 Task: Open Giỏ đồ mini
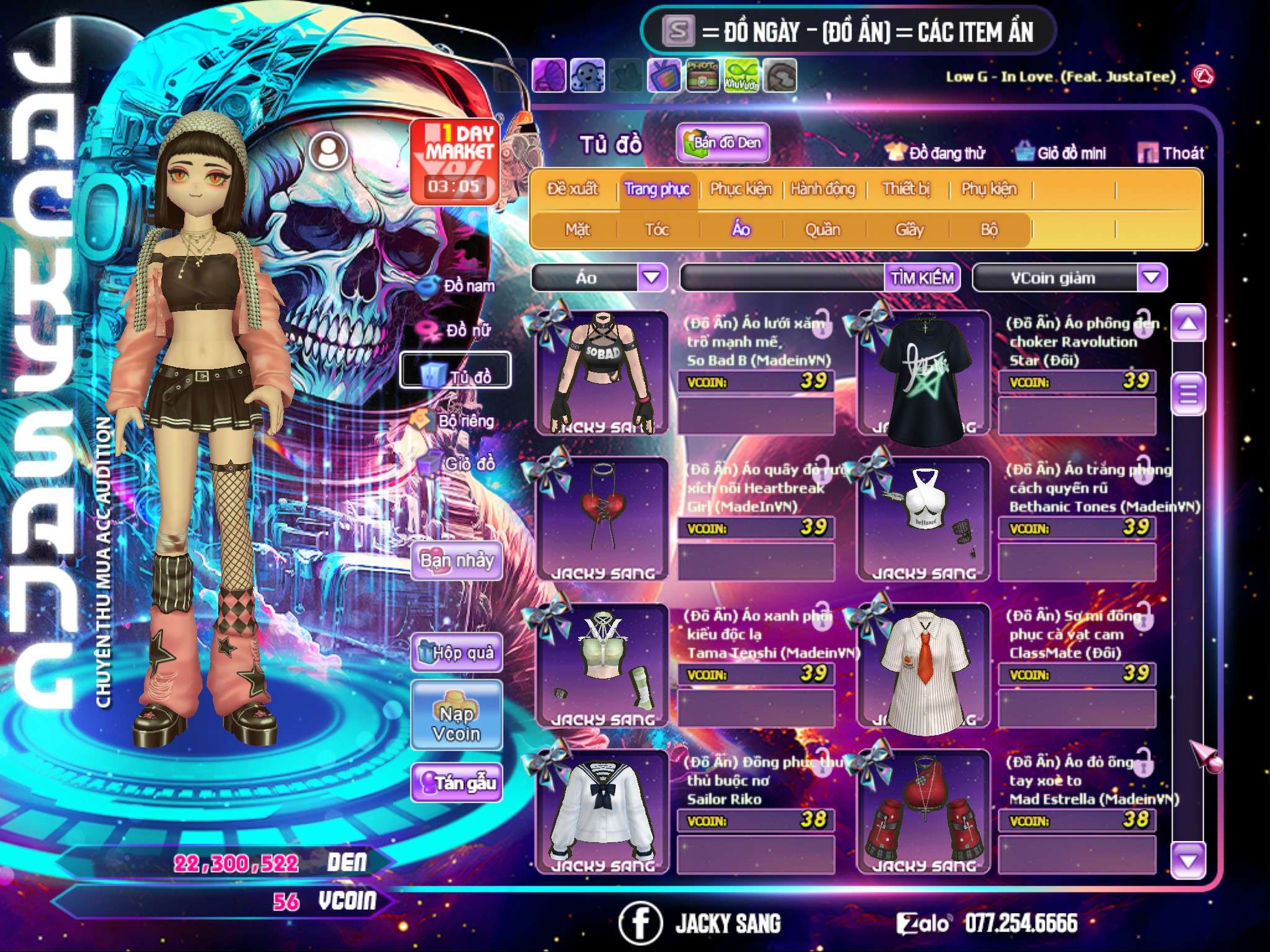pos(1061,153)
